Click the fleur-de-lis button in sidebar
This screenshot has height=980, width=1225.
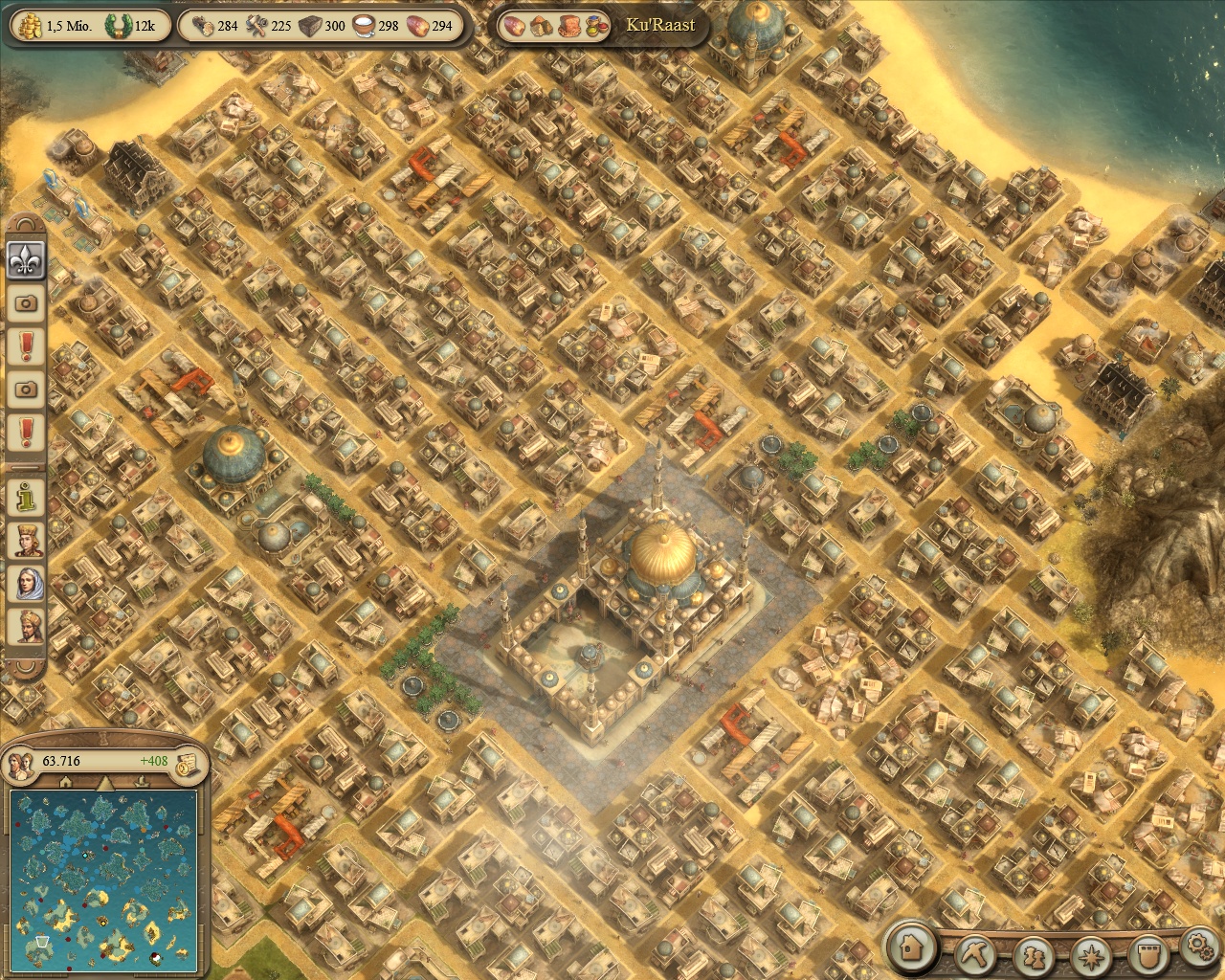(x=26, y=258)
